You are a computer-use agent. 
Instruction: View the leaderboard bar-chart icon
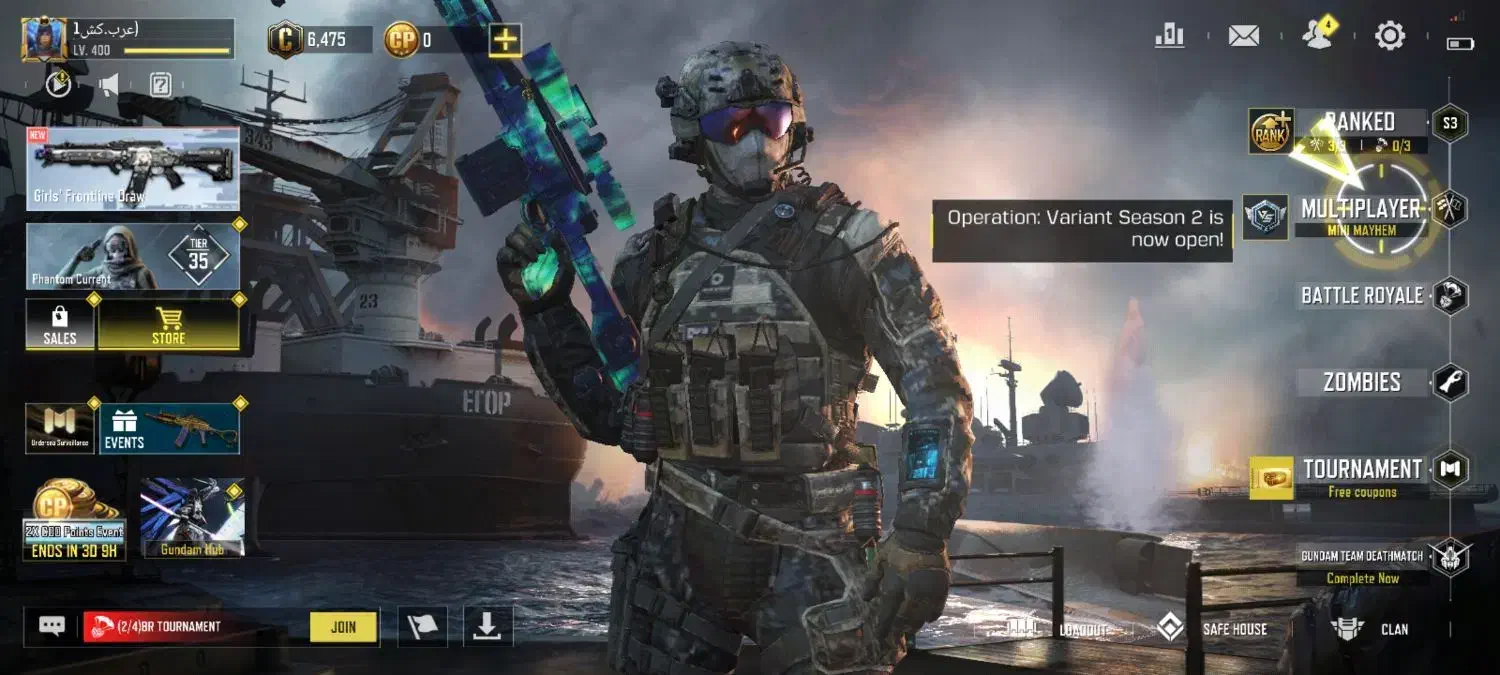pos(1169,37)
